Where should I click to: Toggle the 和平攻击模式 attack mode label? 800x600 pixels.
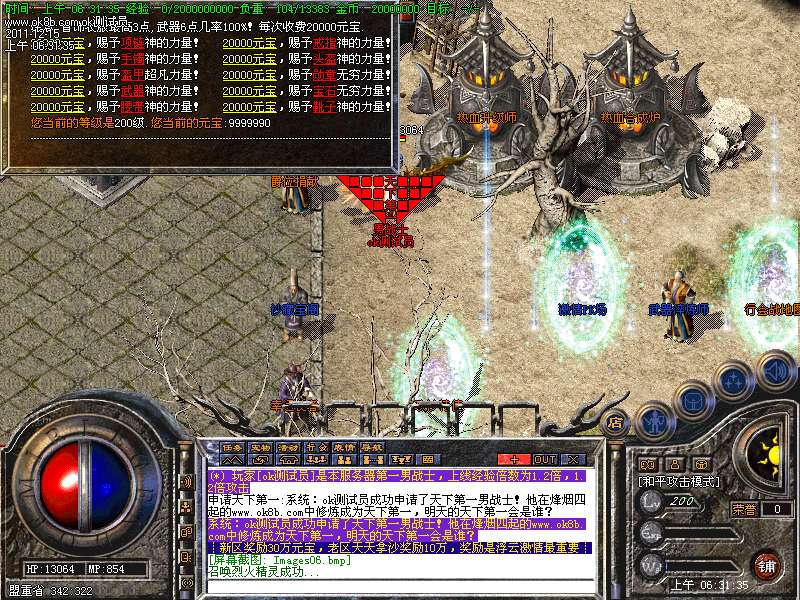click(x=681, y=481)
